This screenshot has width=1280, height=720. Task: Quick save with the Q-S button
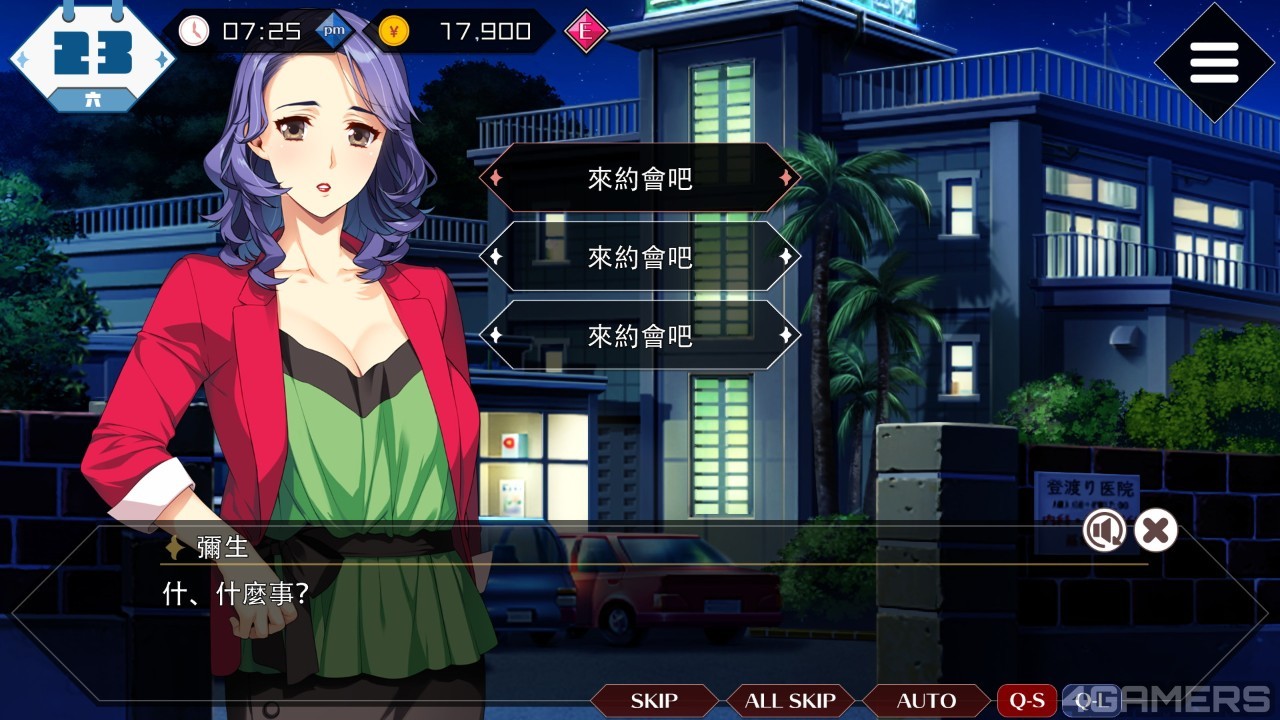click(1027, 701)
